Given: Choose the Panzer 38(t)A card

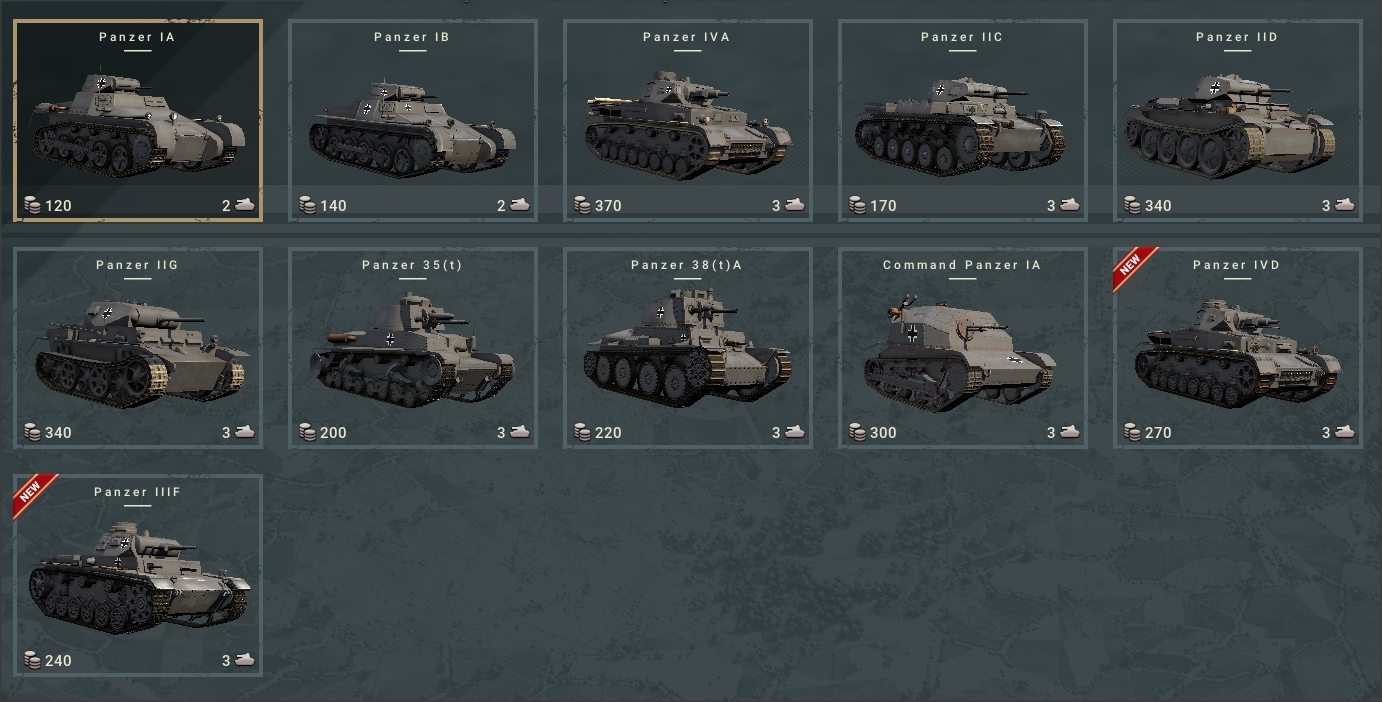Looking at the screenshot, I should click(x=688, y=348).
